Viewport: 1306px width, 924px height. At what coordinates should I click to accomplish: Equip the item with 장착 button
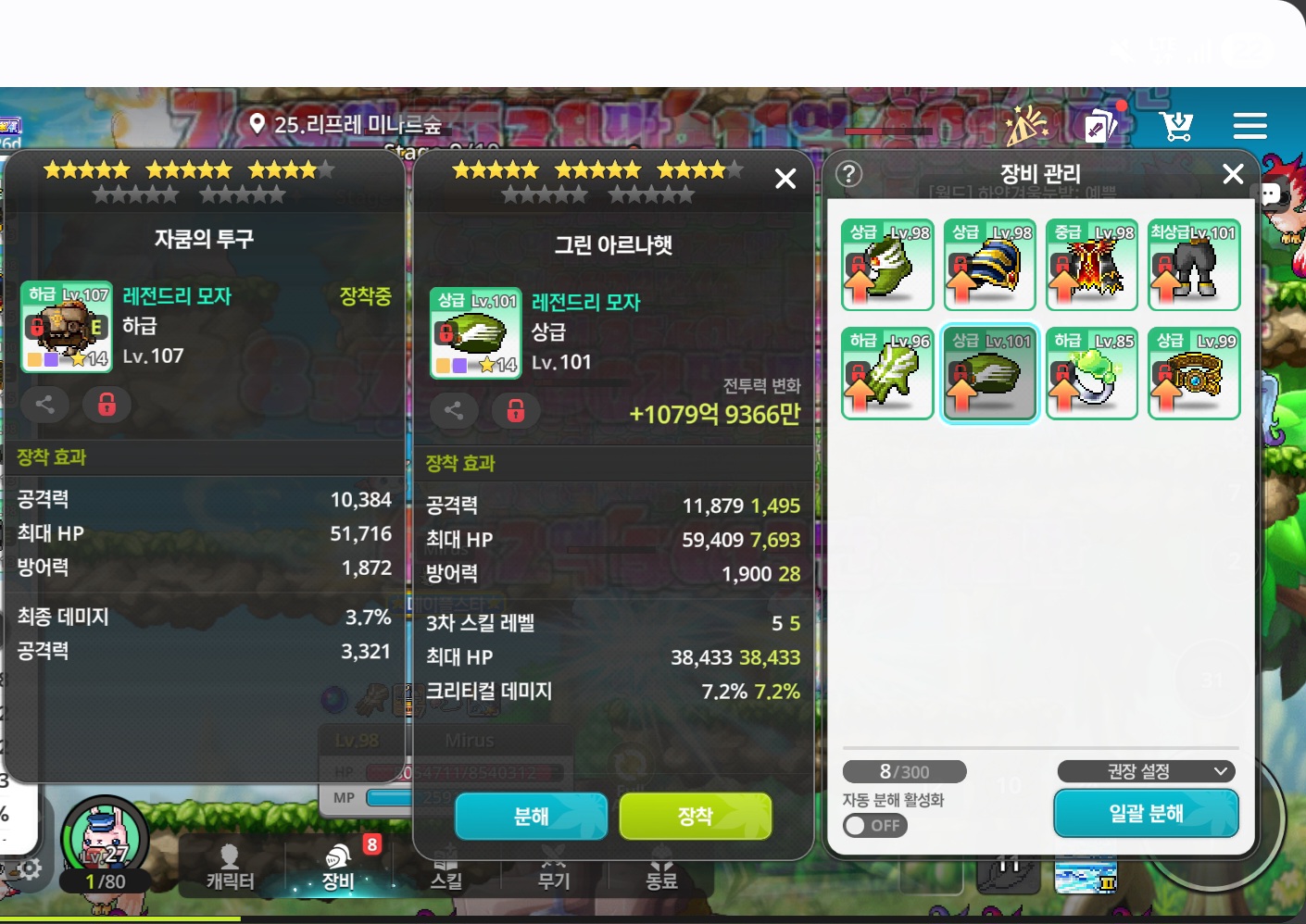695,816
